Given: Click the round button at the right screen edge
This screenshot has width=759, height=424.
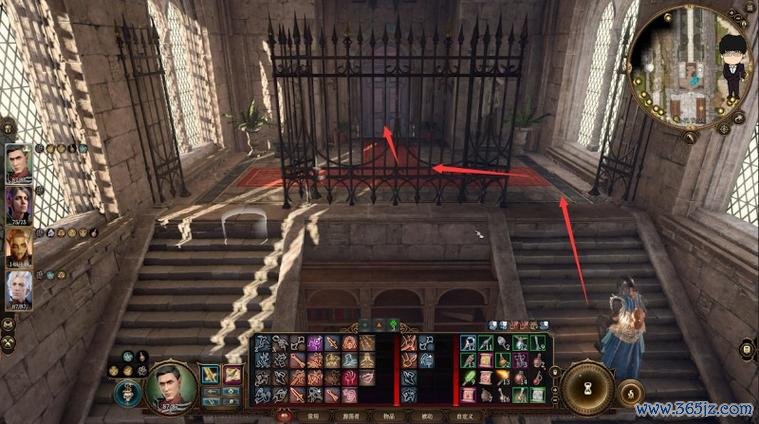Looking at the screenshot, I should (746, 349).
